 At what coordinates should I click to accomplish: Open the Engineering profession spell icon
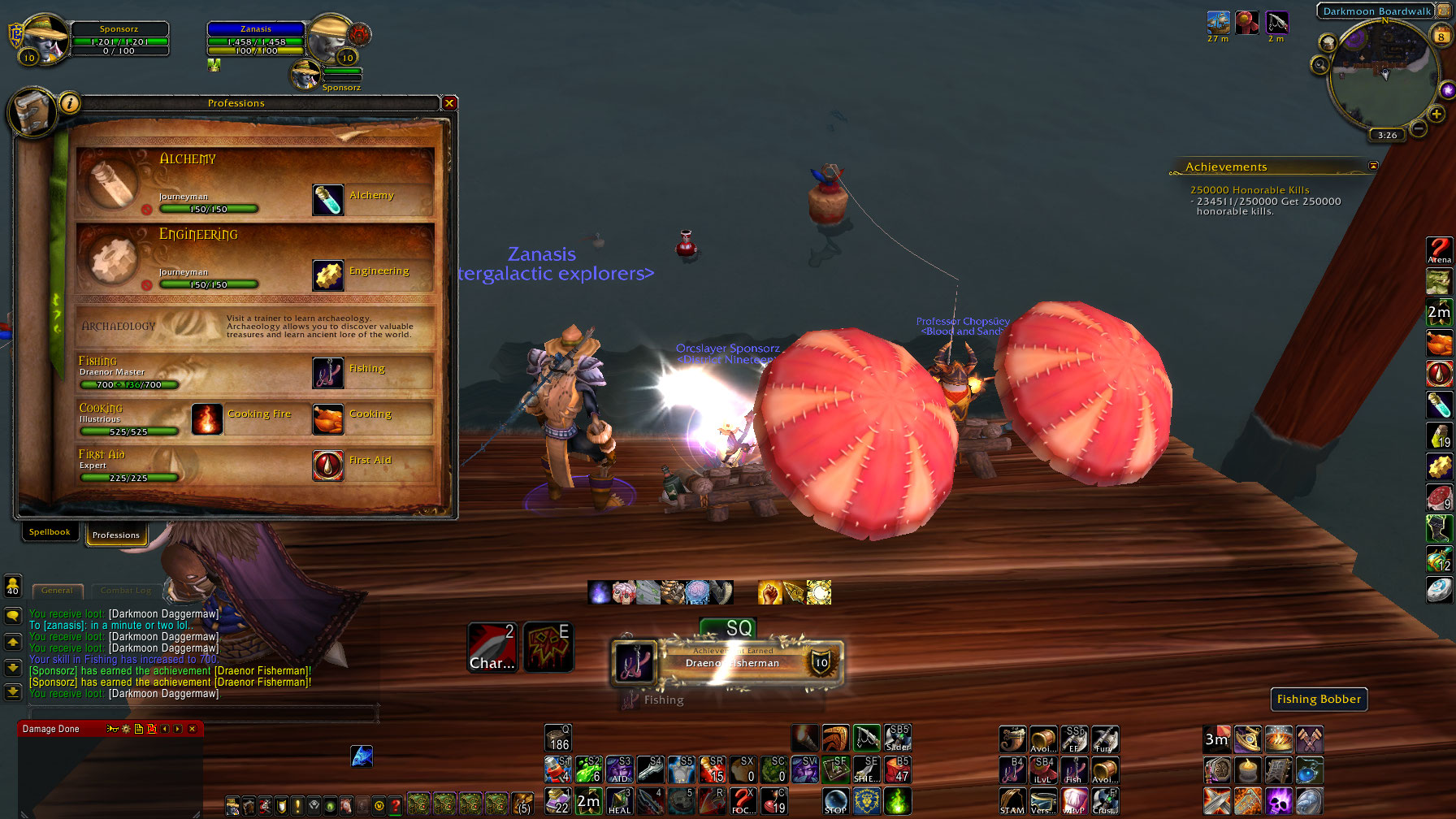point(328,275)
